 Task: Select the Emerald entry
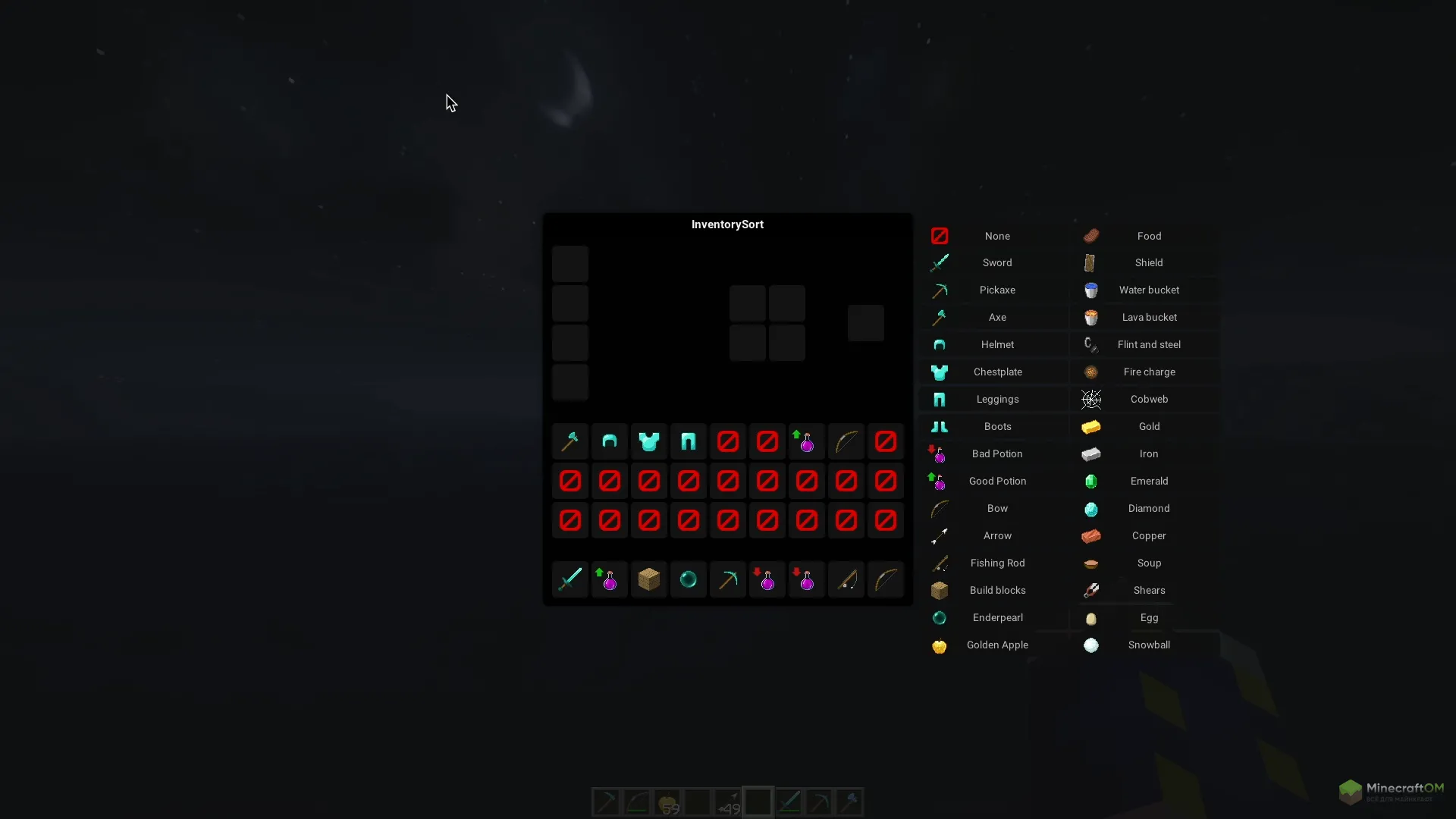click(x=1148, y=481)
